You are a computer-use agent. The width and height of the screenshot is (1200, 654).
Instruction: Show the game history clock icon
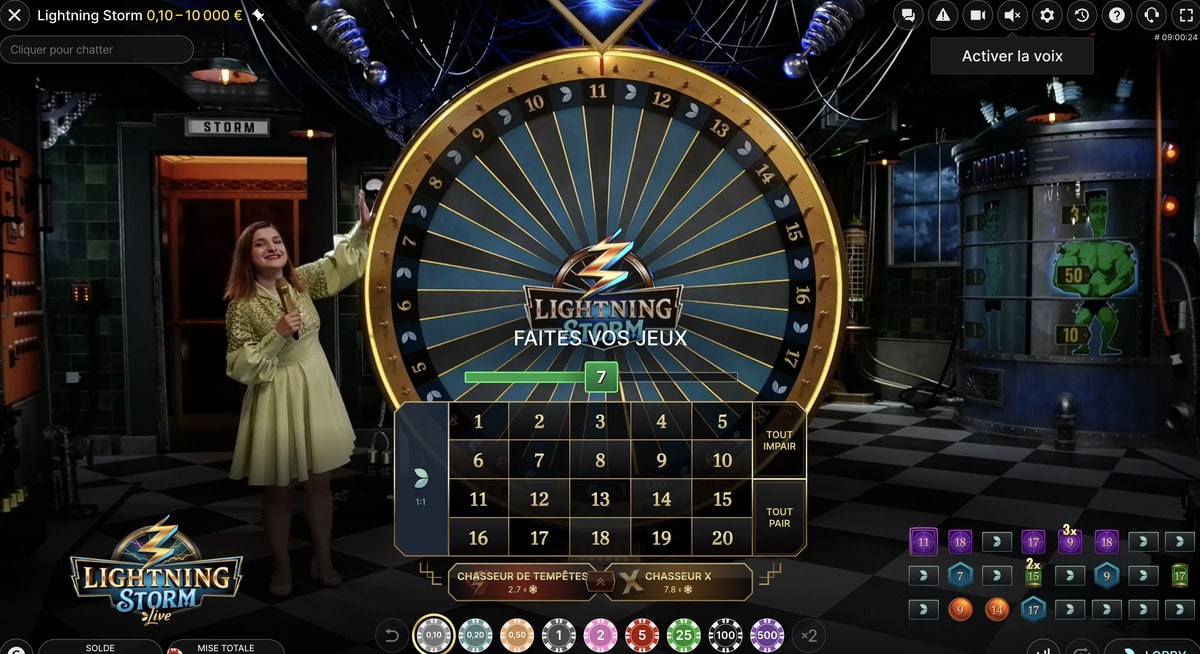click(1081, 15)
